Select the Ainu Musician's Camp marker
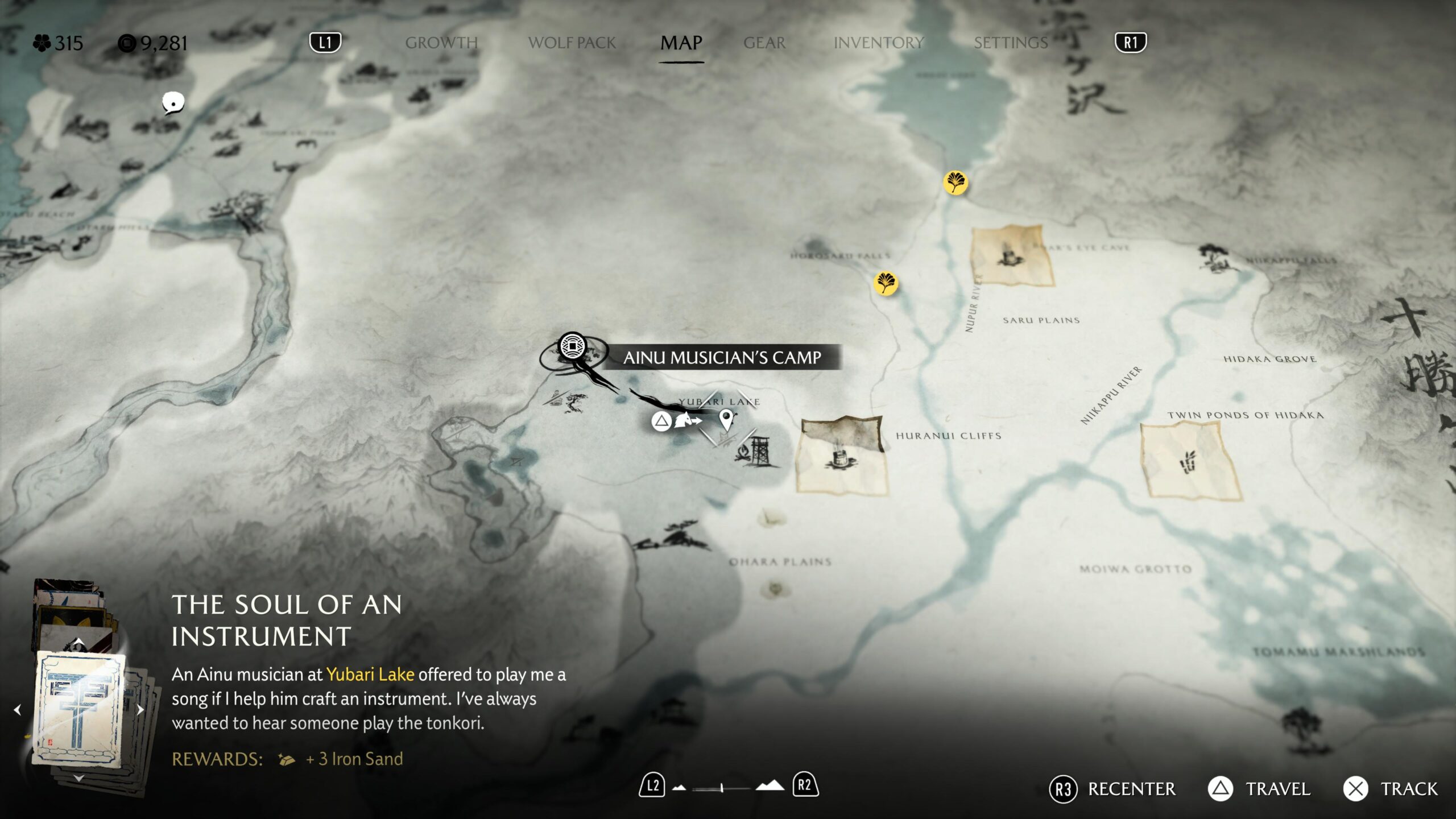This screenshot has height=819, width=1456. coord(572,346)
